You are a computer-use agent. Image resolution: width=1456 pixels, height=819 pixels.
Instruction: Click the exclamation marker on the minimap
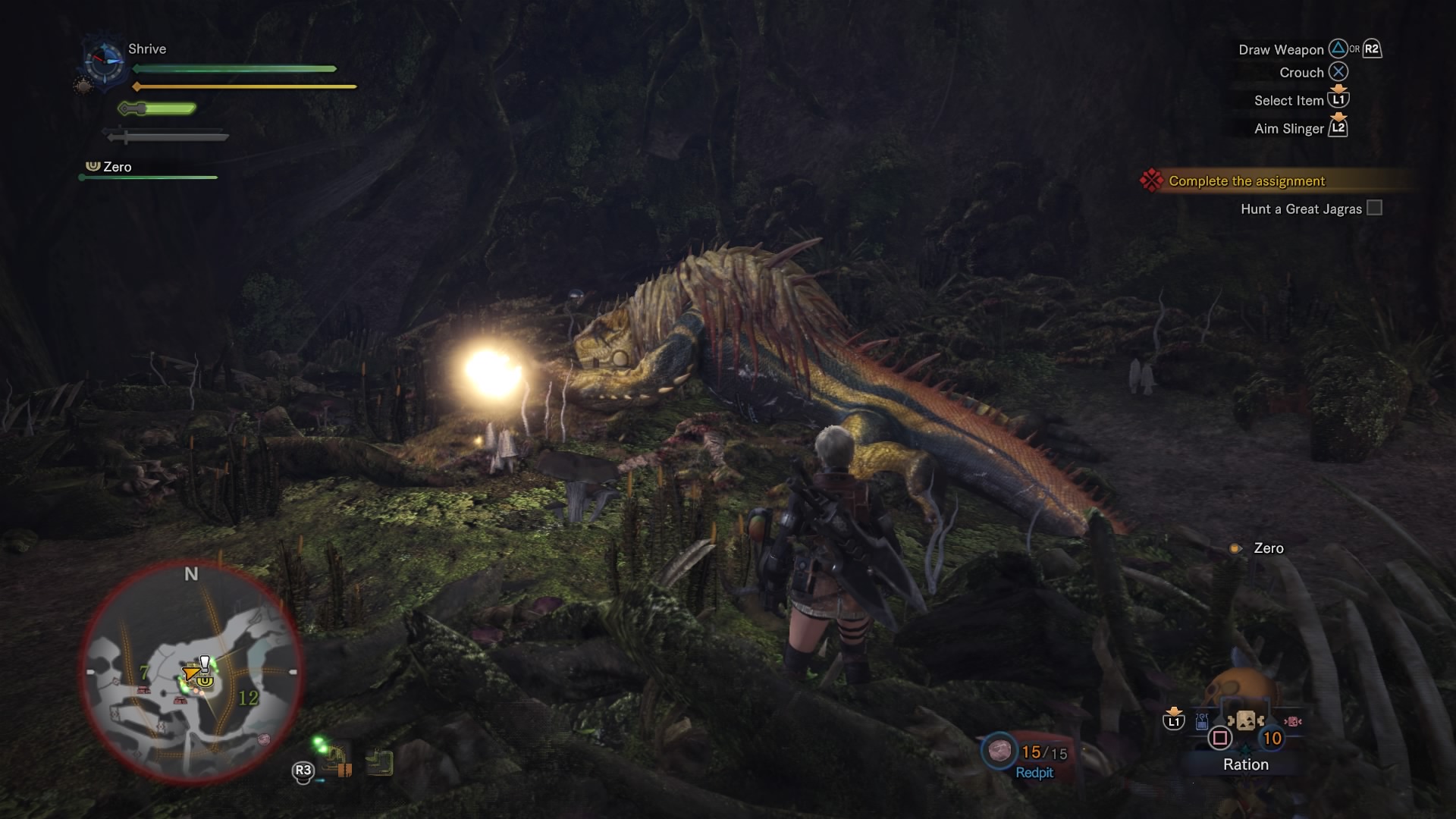204,663
